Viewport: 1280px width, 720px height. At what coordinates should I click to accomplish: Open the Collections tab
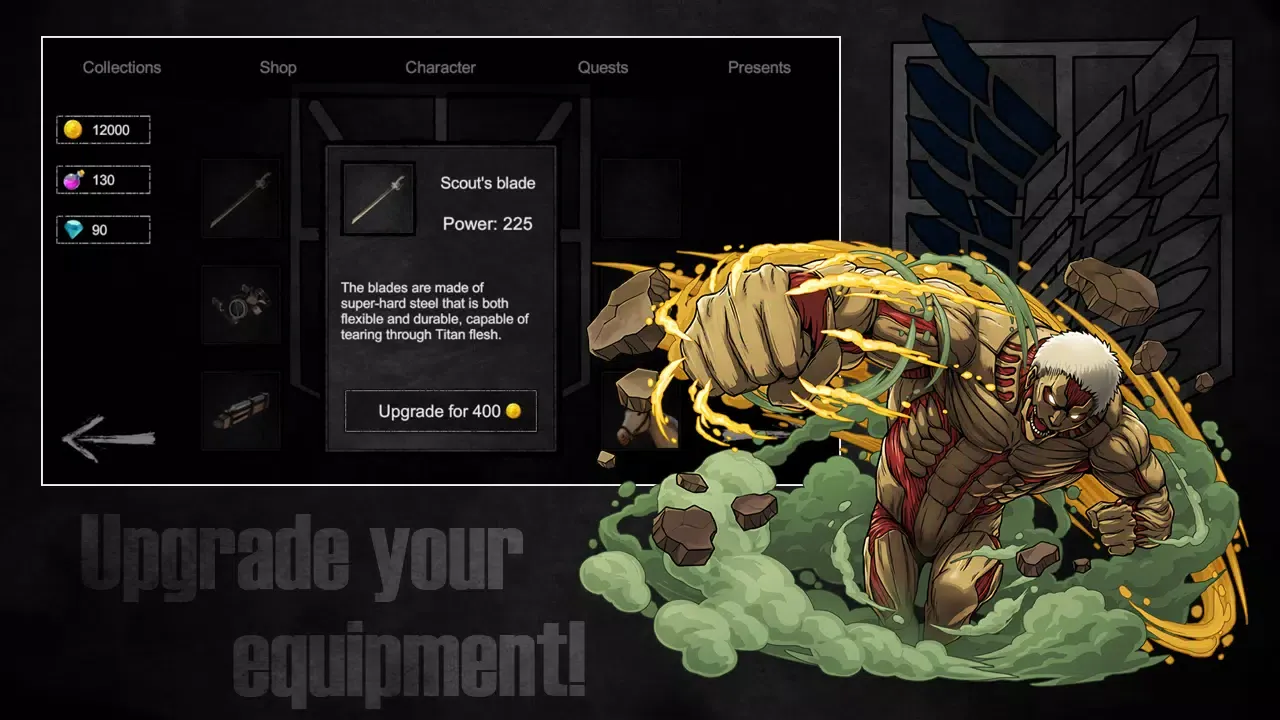[x=121, y=67]
